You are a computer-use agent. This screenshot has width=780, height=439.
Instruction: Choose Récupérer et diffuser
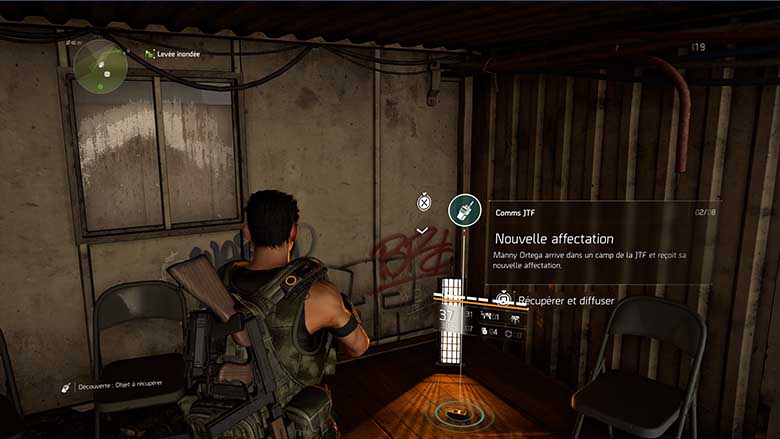pyautogui.click(x=565, y=300)
